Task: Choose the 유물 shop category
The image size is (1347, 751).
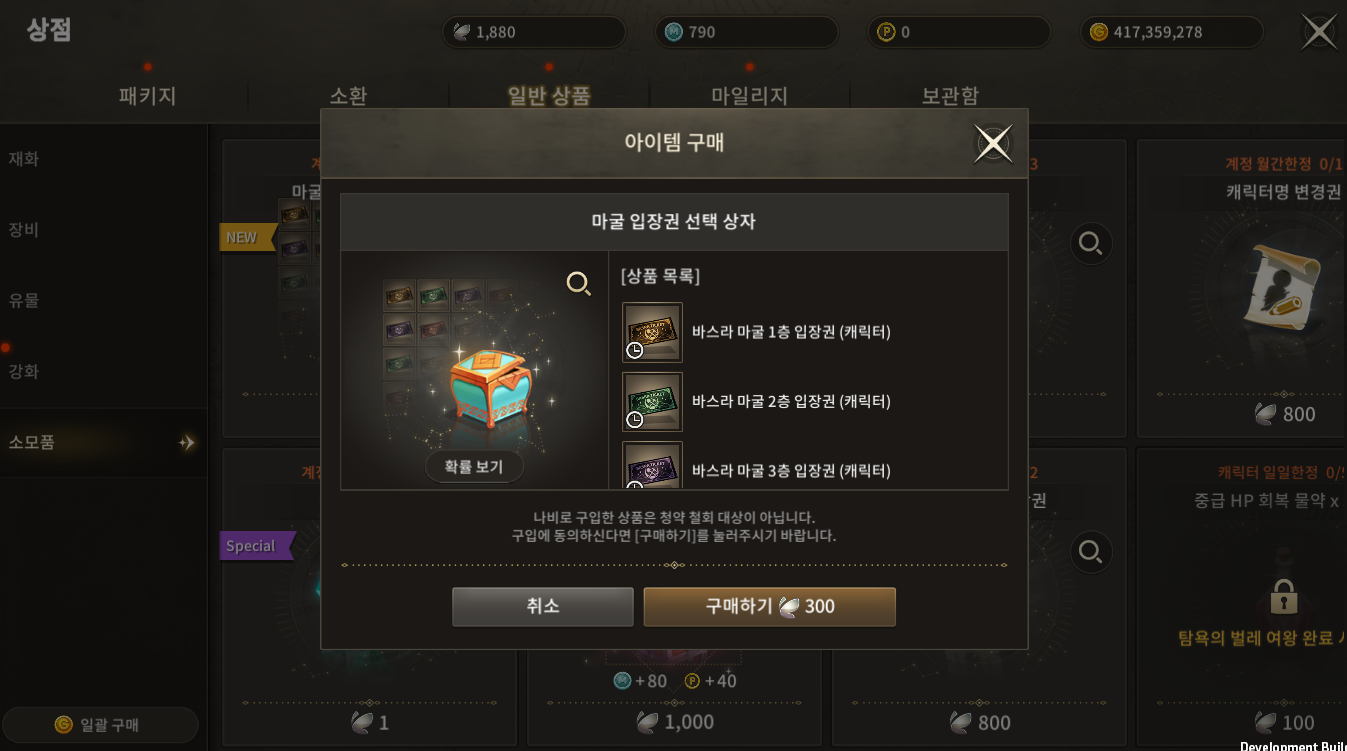Action: pos(24,300)
